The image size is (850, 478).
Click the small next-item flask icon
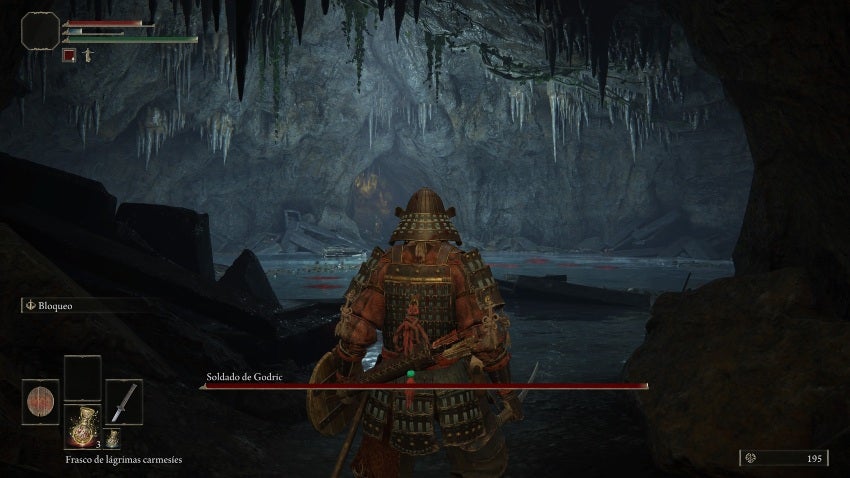point(113,438)
